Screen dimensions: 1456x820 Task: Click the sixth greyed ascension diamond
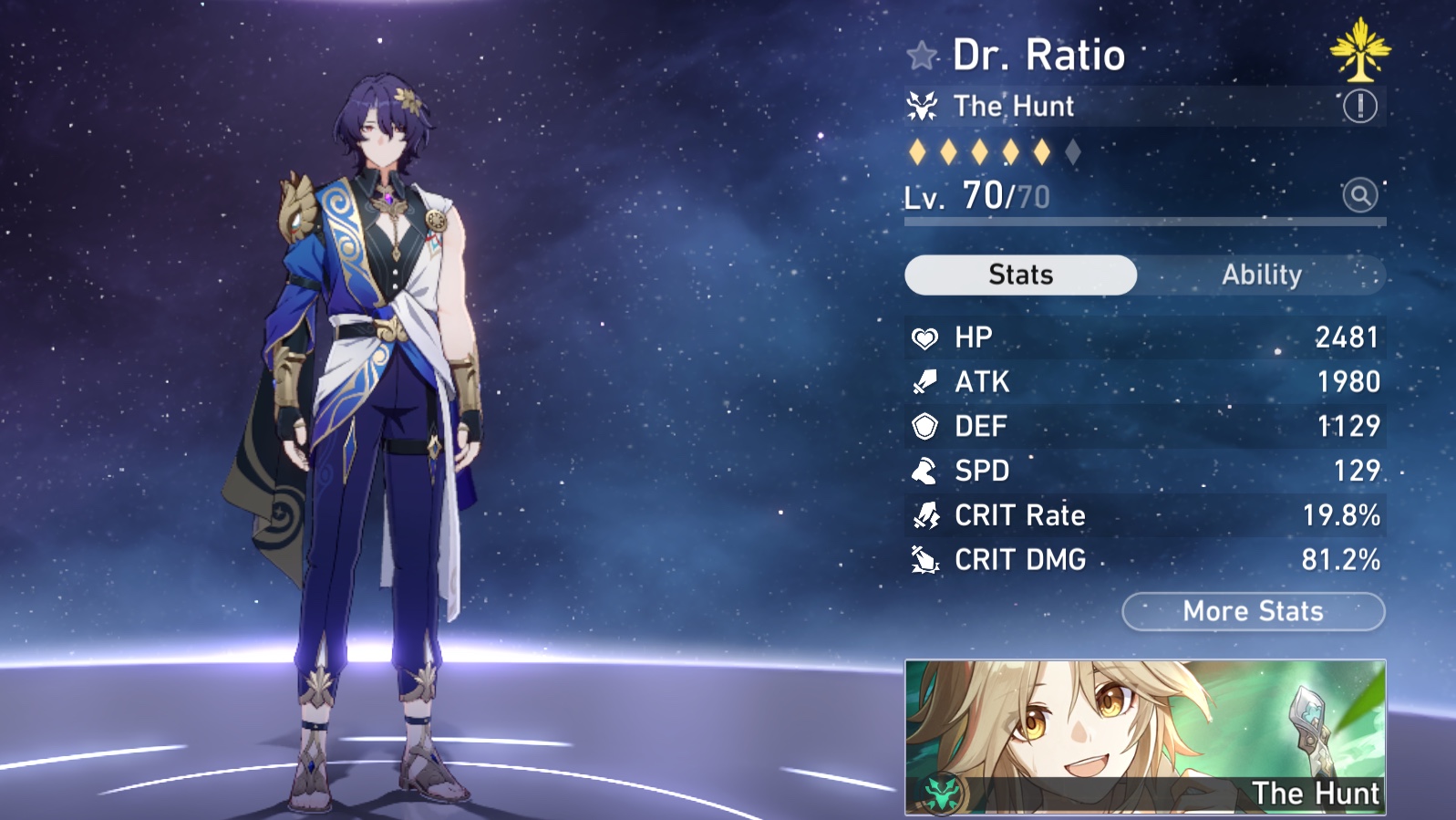point(1072,152)
